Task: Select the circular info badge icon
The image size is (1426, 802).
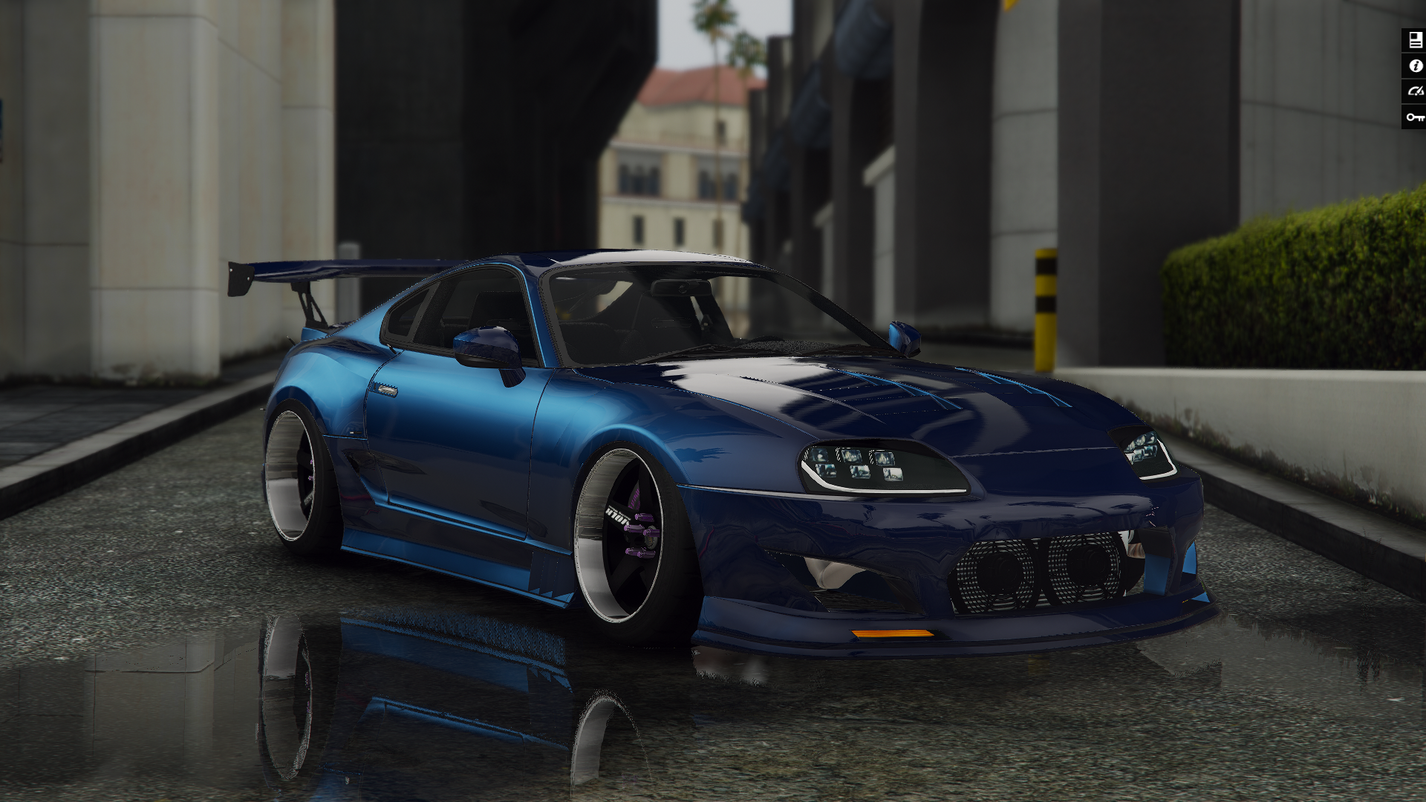Action: pos(1416,65)
